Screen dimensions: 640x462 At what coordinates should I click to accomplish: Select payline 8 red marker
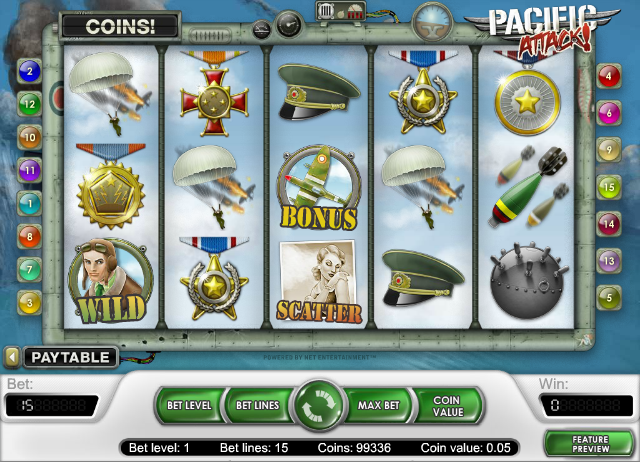coord(29,237)
